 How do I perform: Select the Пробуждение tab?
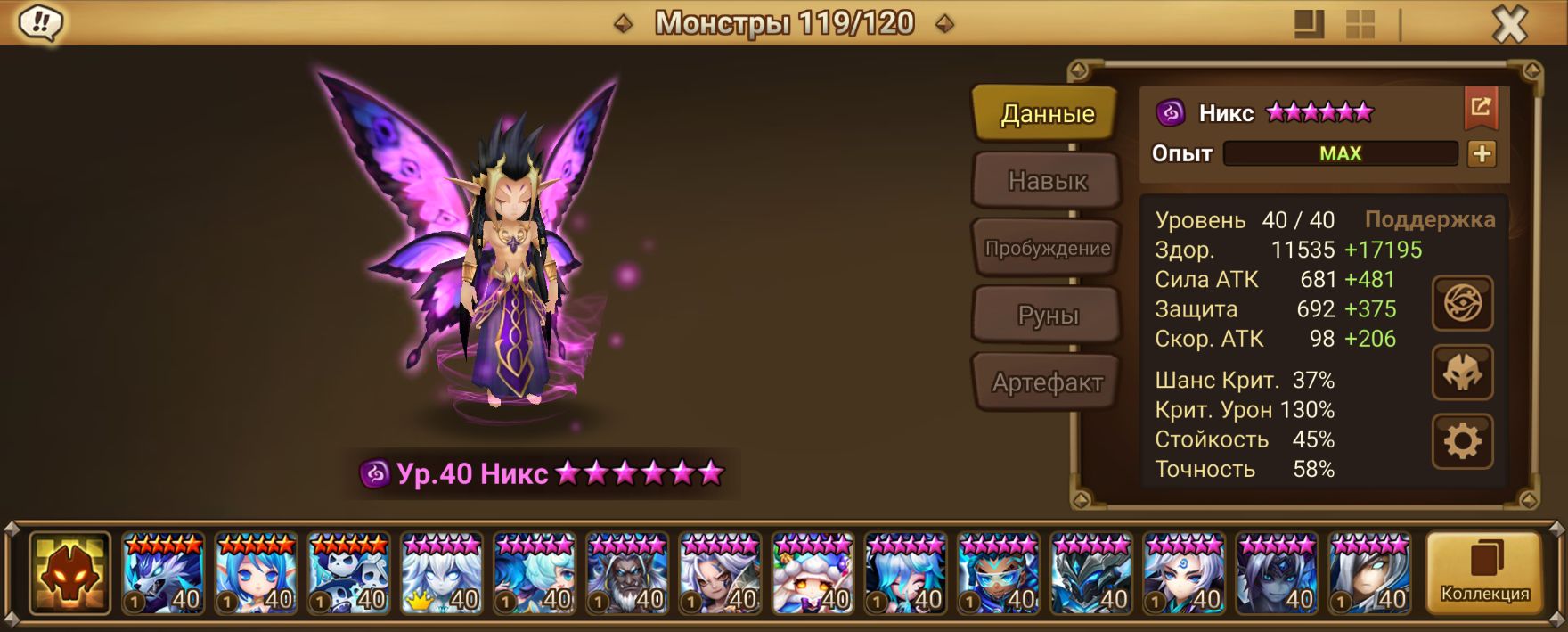point(1046,249)
